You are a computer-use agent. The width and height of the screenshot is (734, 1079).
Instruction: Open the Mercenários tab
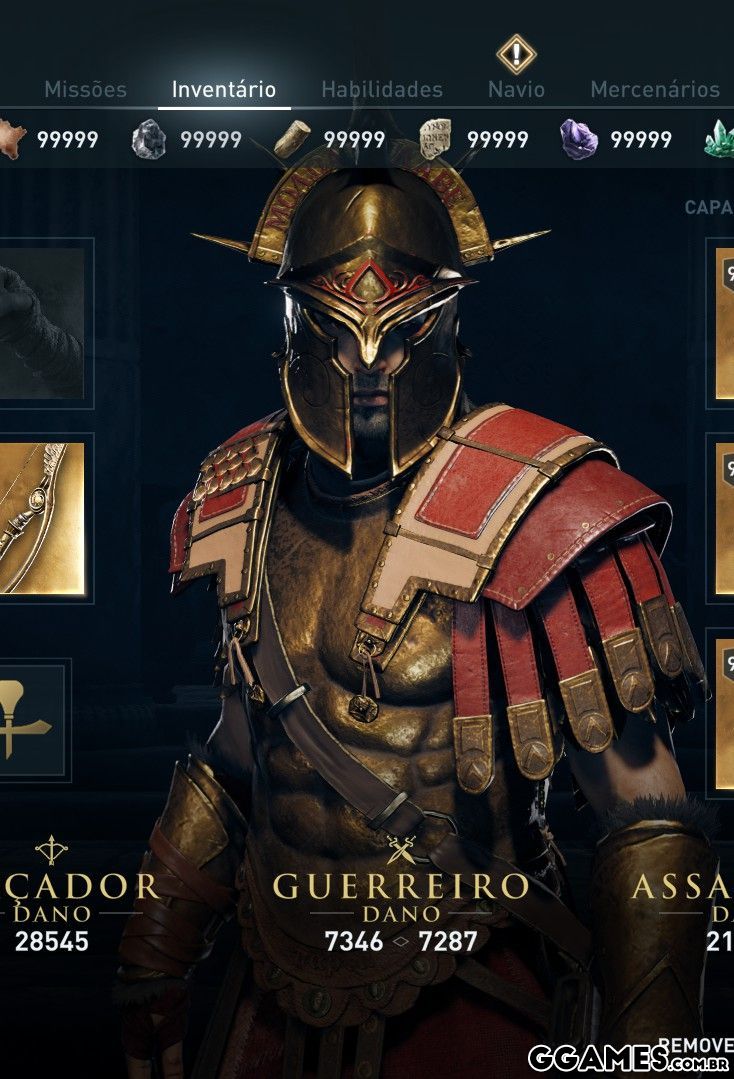point(655,89)
